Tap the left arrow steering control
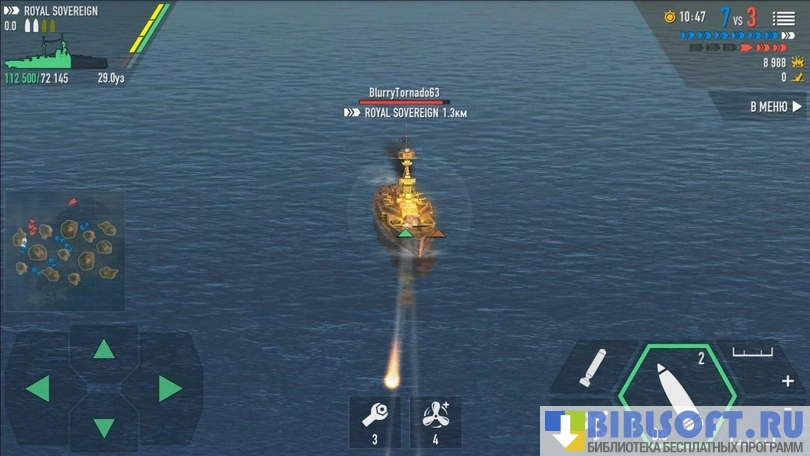 [38, 388]
